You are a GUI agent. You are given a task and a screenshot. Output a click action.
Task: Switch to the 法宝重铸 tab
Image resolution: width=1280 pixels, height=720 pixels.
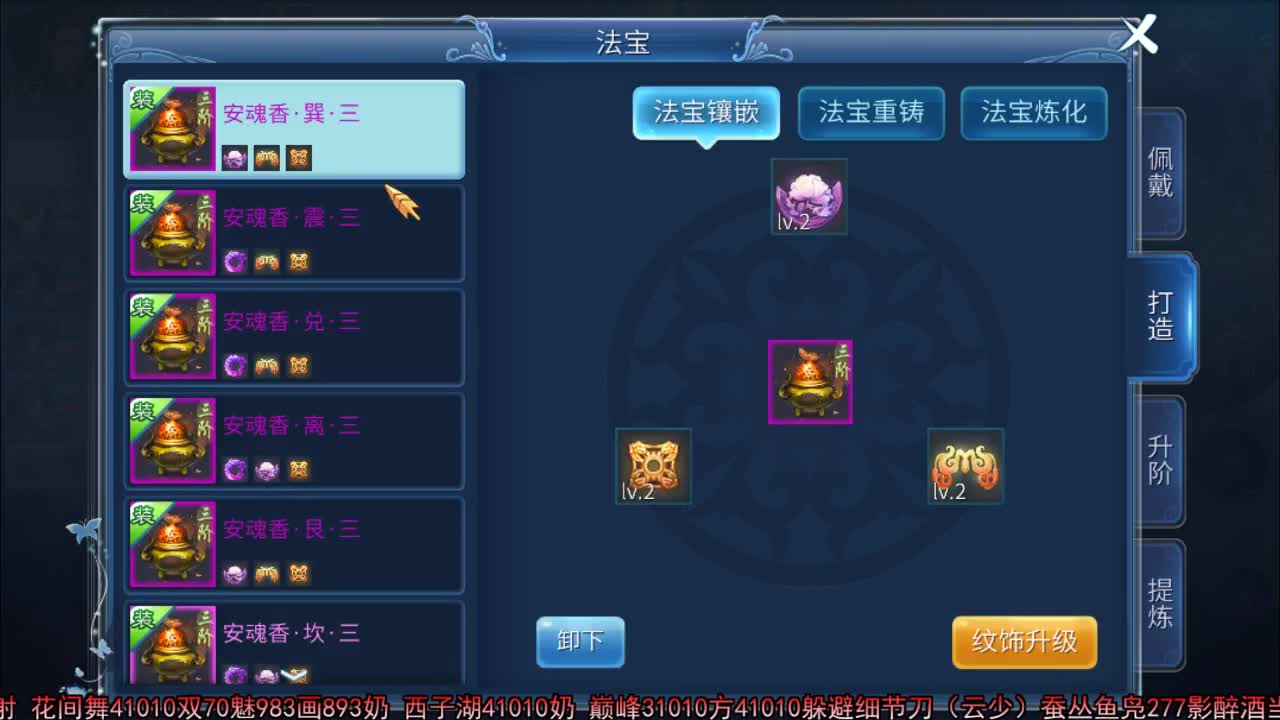870,113
